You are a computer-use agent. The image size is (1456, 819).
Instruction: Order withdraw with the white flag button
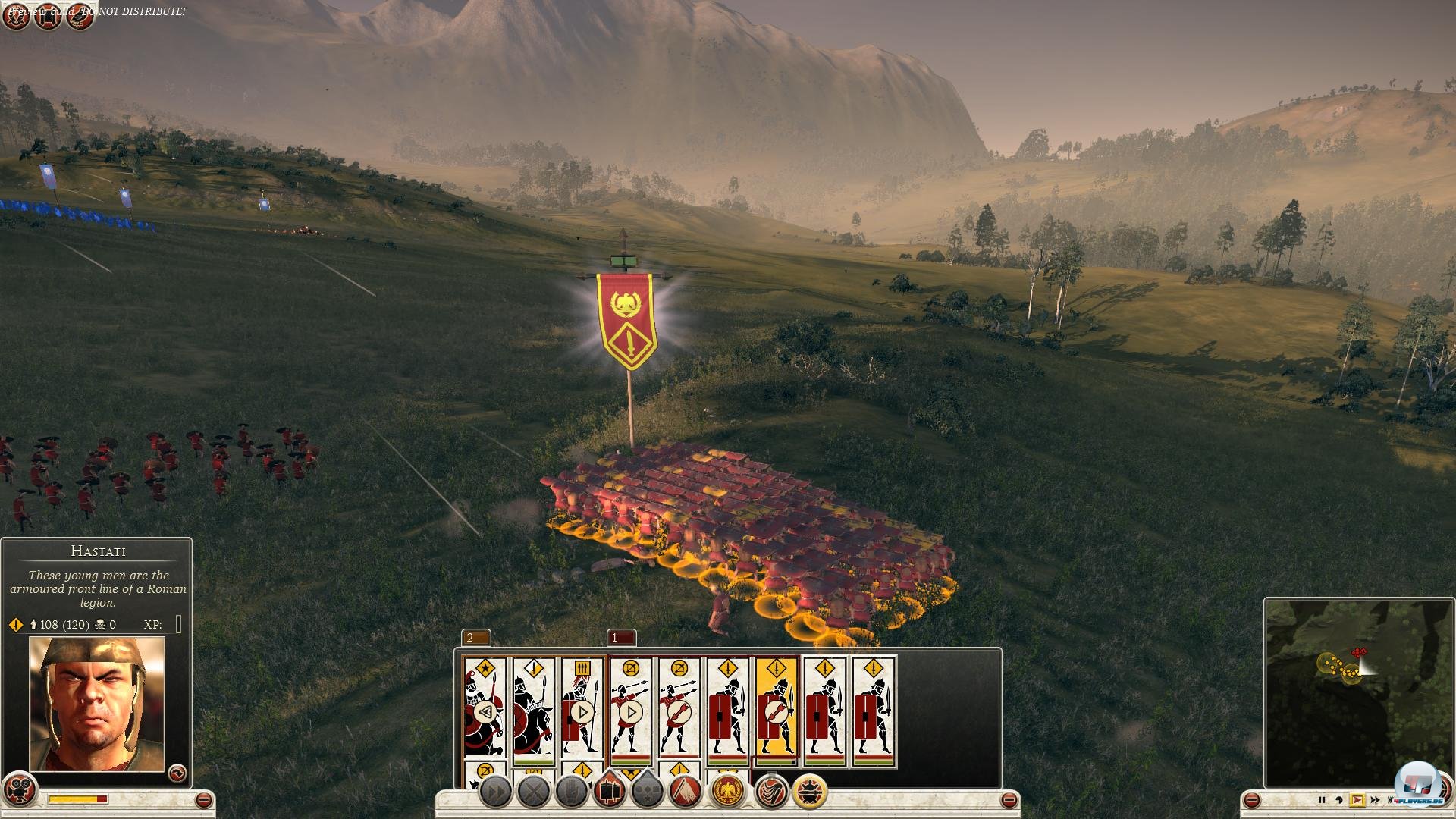[x=685, y=792]
